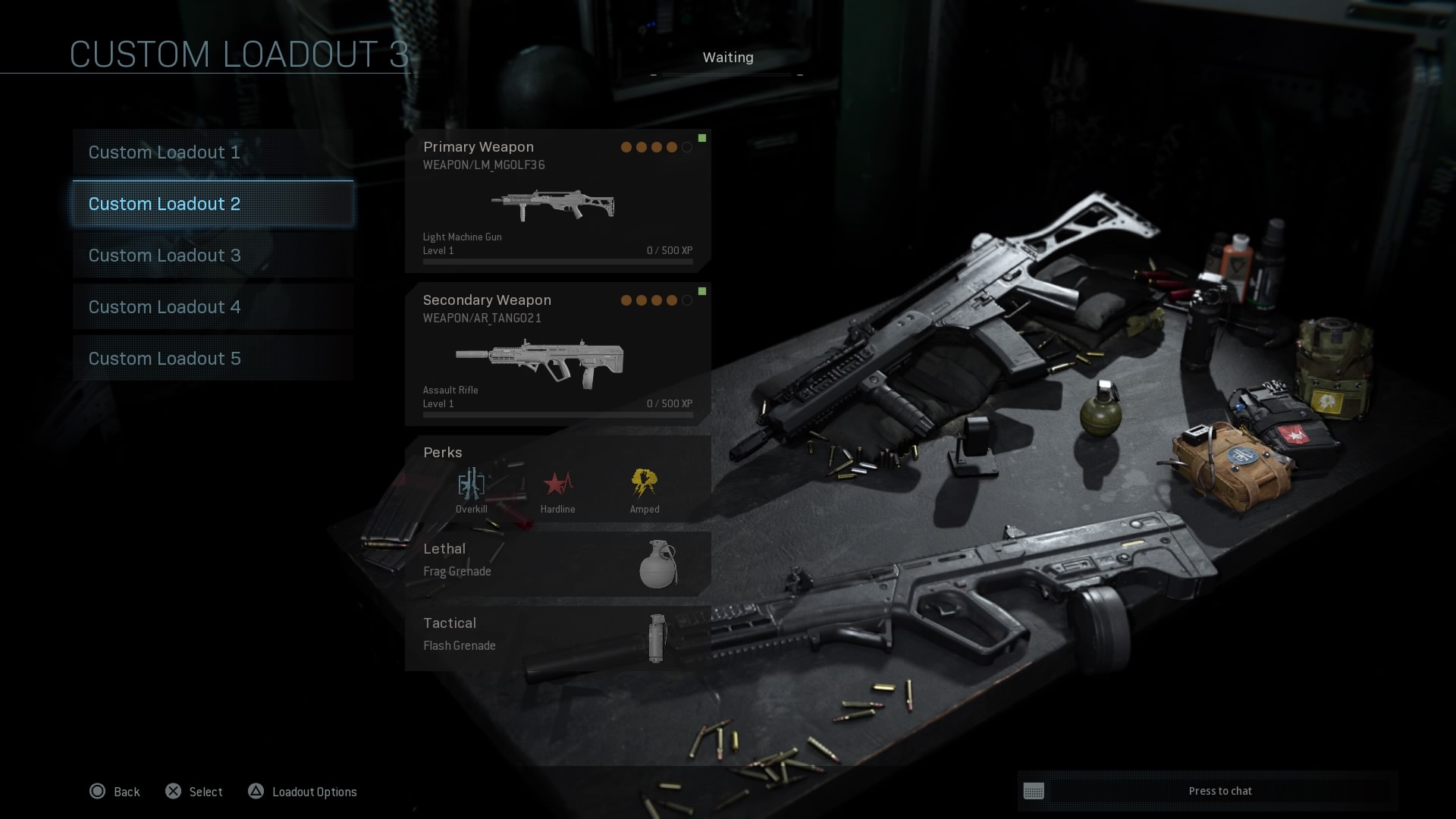The image size is (1456, 819).
Task: Switch to Custom Loadout 5
Action: 213,359
